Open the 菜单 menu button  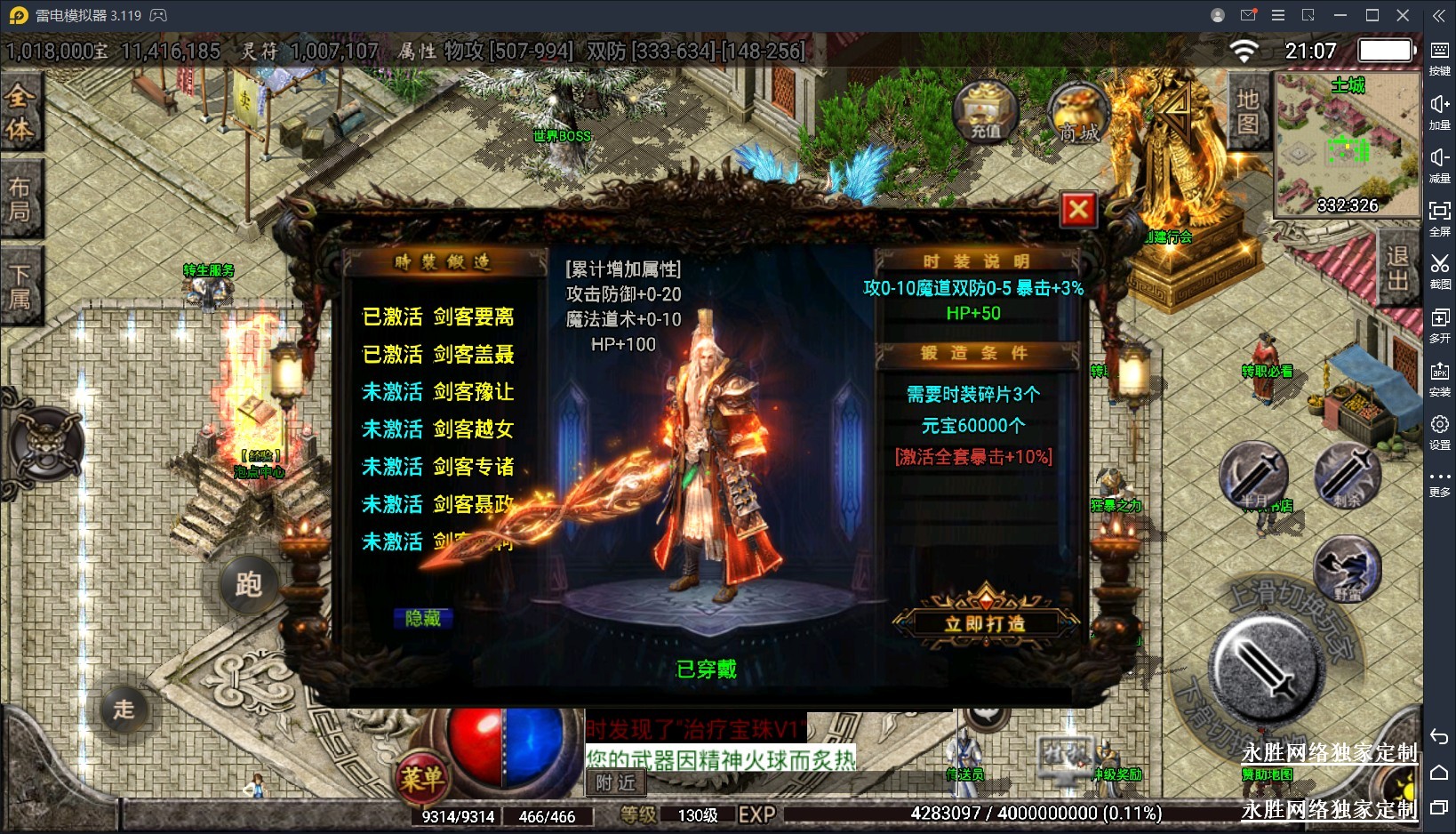coord(420,780)
